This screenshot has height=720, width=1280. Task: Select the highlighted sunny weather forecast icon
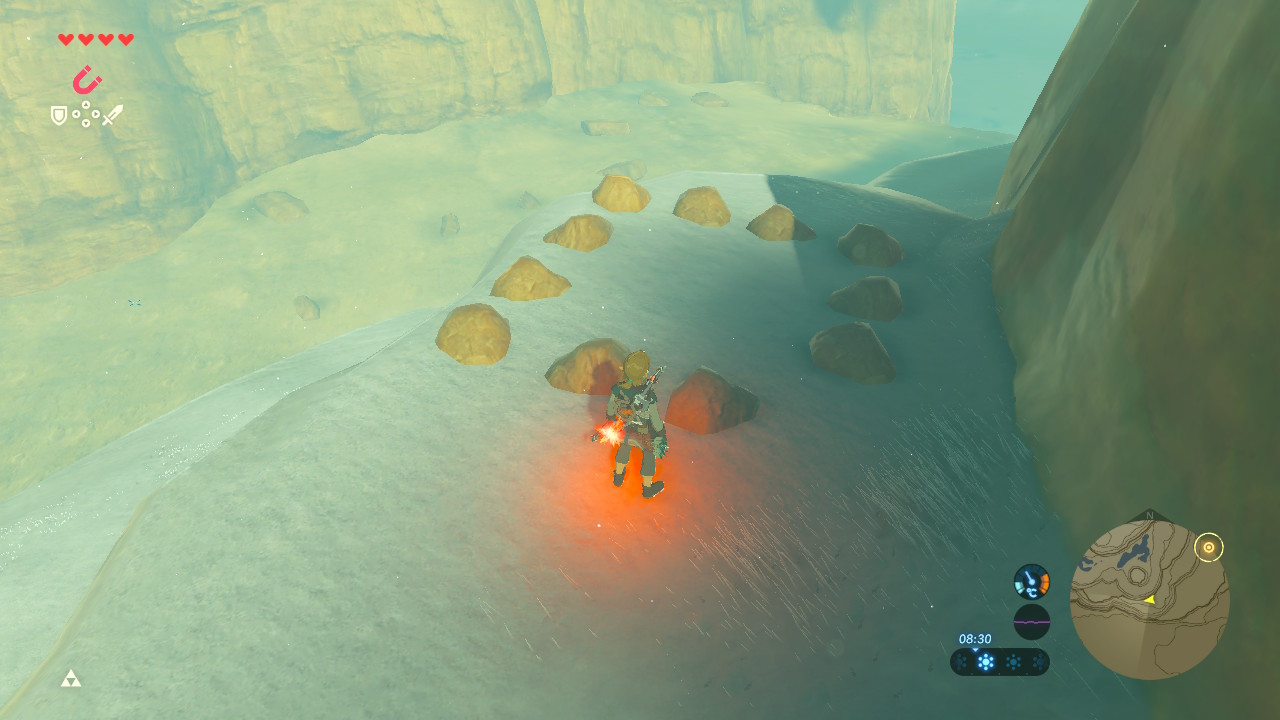(x=986, y=662)
